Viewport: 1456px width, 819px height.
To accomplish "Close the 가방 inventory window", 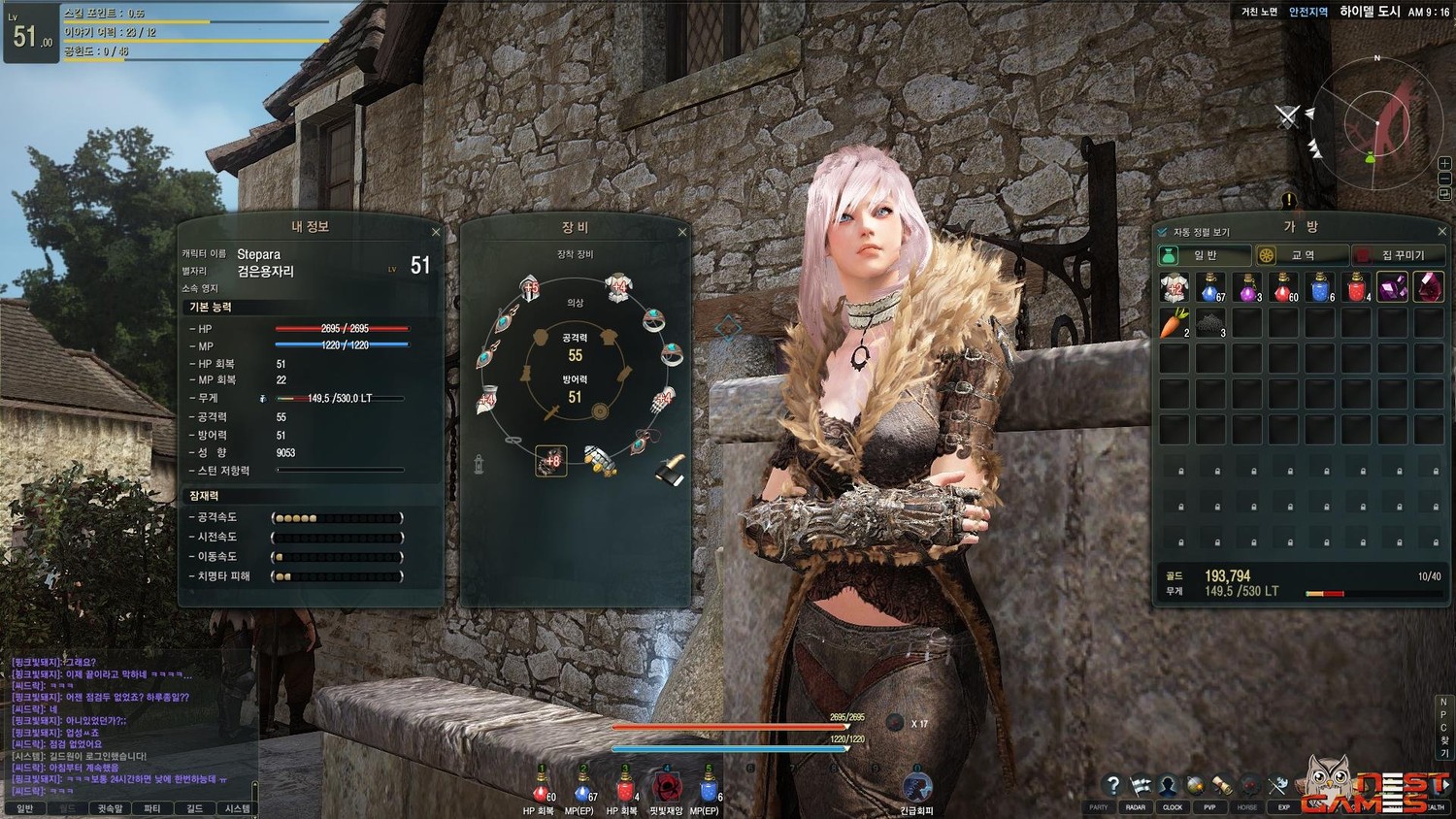I will click(1441, 231).
